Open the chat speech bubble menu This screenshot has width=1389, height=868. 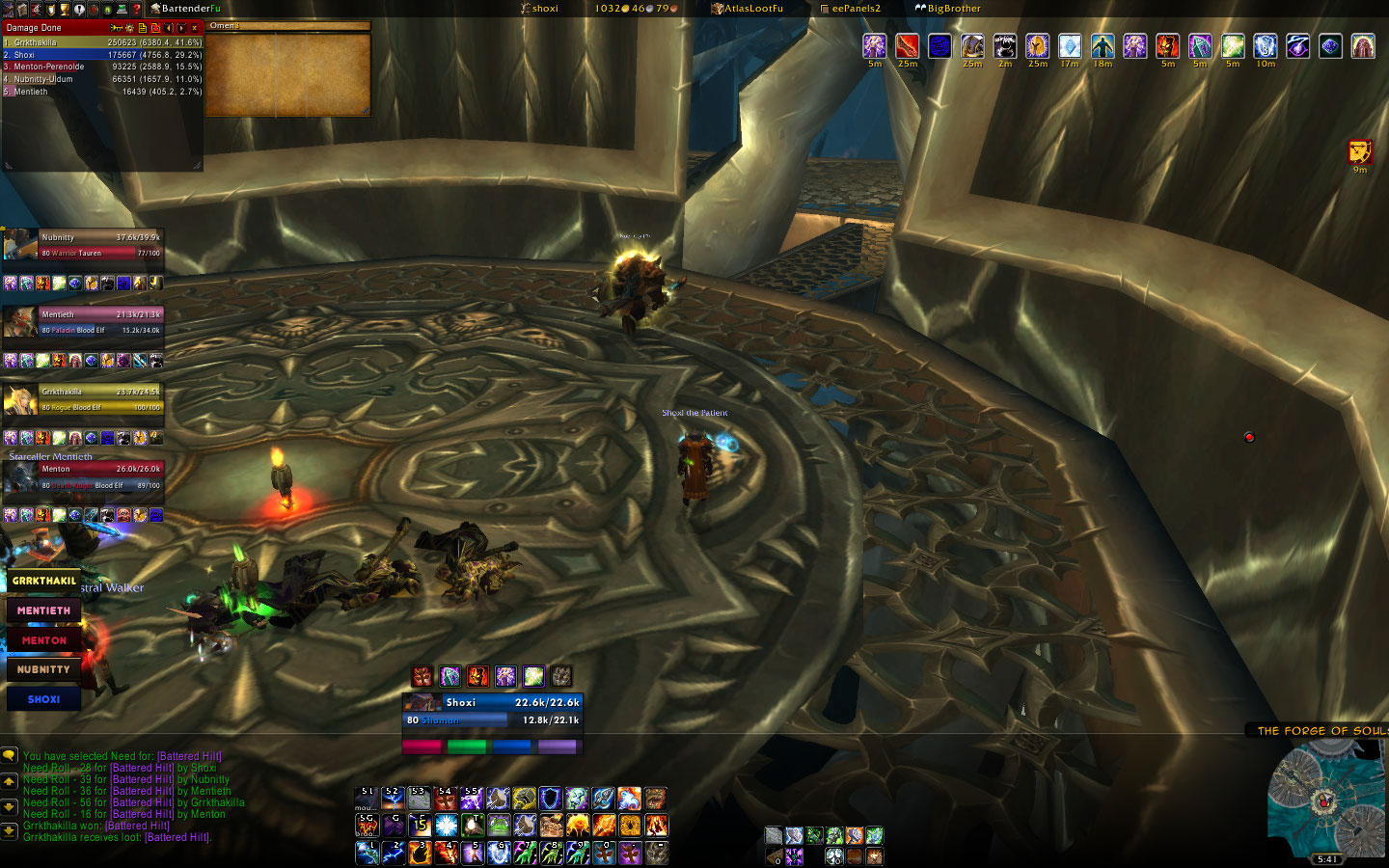click(9, 755)
